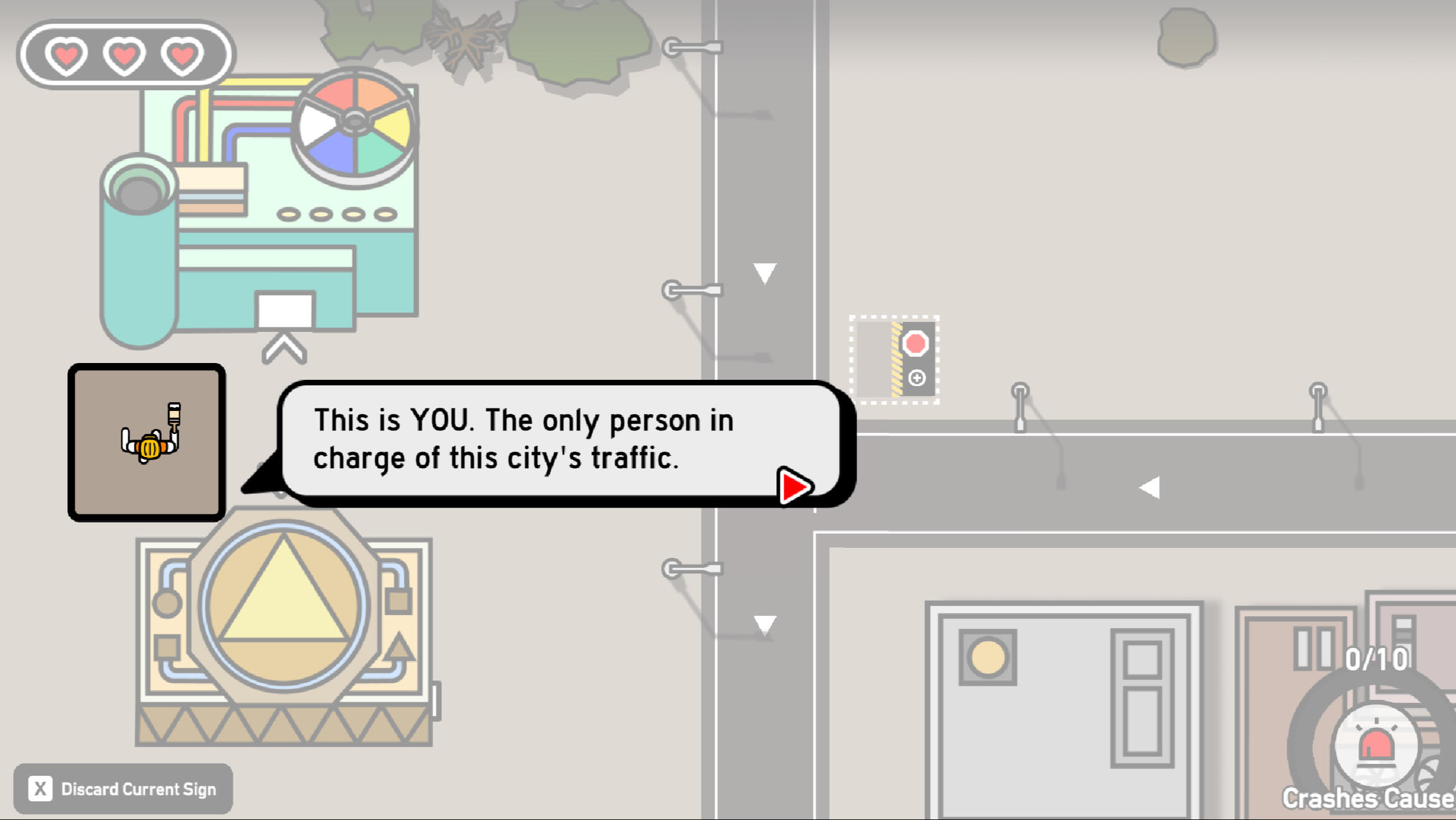The width and height of the screenshot is (1456, 820).
Task: Select the stop sign in the dashed placement box
Action: click(914, 342)
